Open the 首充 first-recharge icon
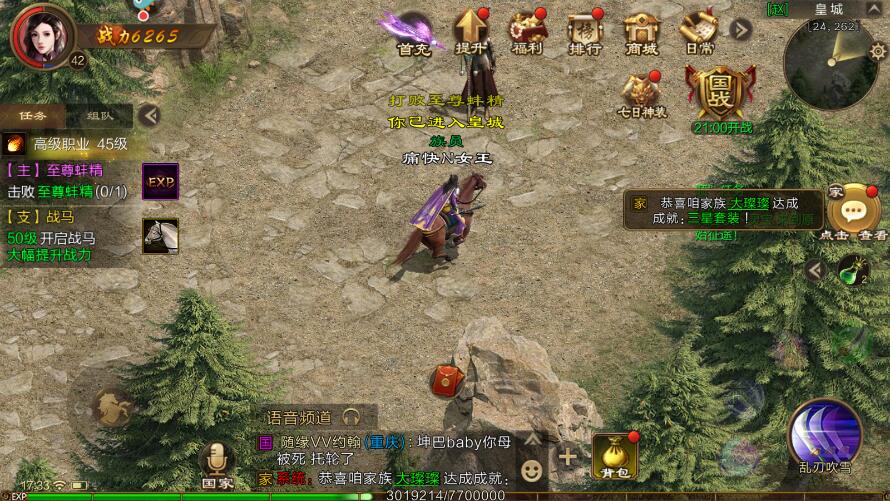Screen dimensions: 890x501 (413, 32)
